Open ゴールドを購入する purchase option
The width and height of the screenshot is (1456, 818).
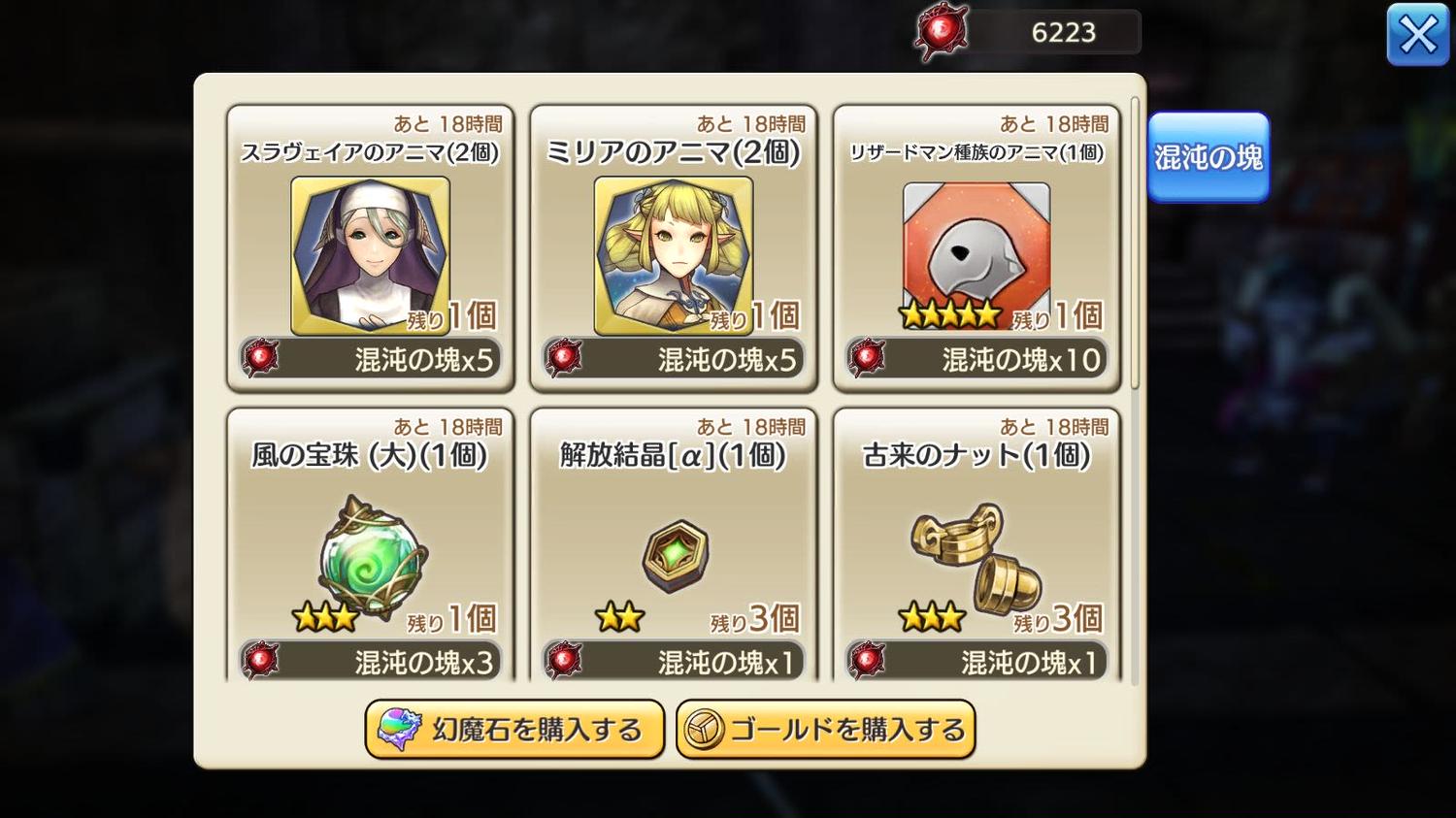point(825,729)
